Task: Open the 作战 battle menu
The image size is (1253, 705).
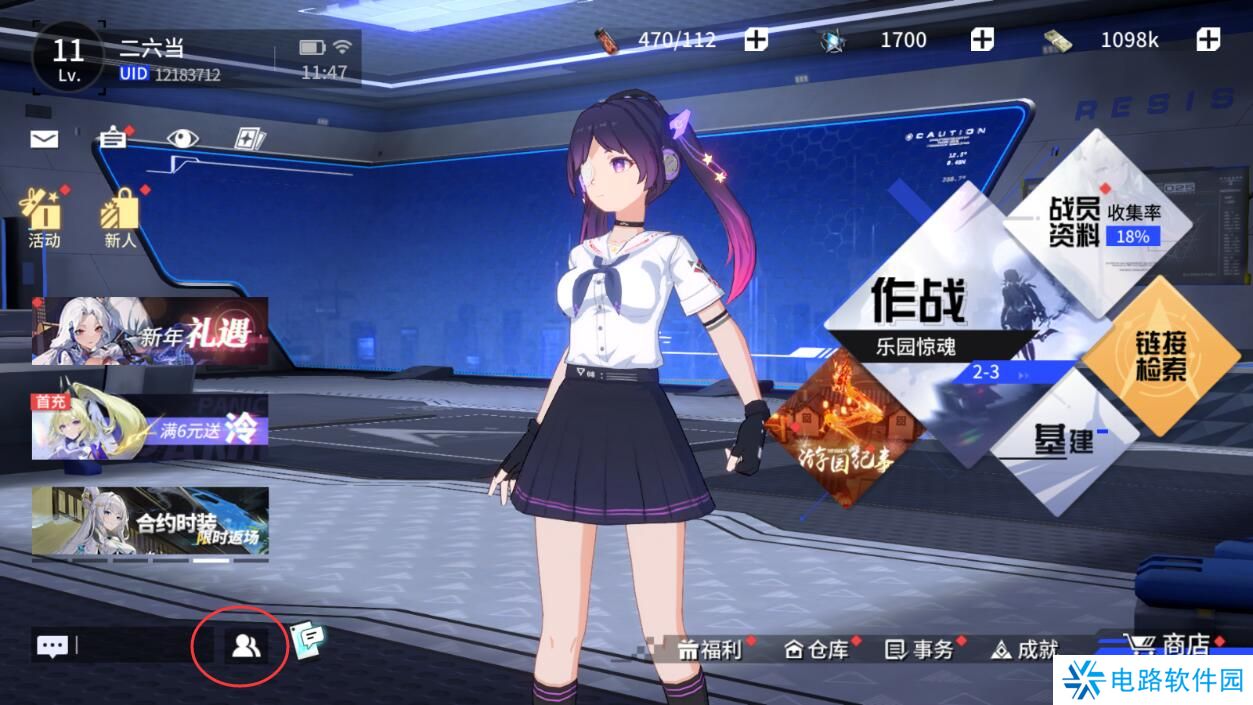Action: tap(918, 302)
